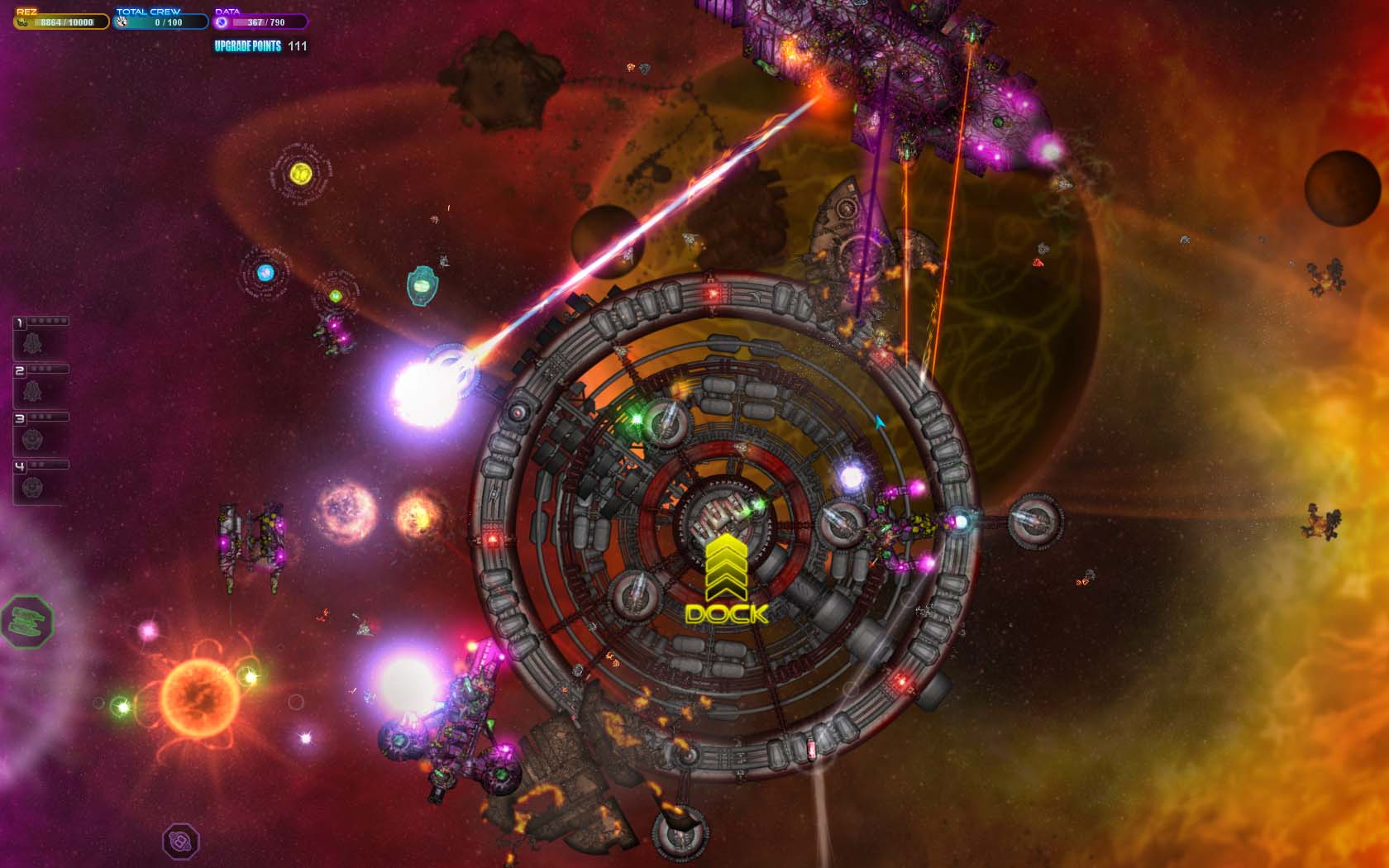Click the hand icon on the Total Crew bar
The image size is (1389, 868).
click(x=122, y=22)
